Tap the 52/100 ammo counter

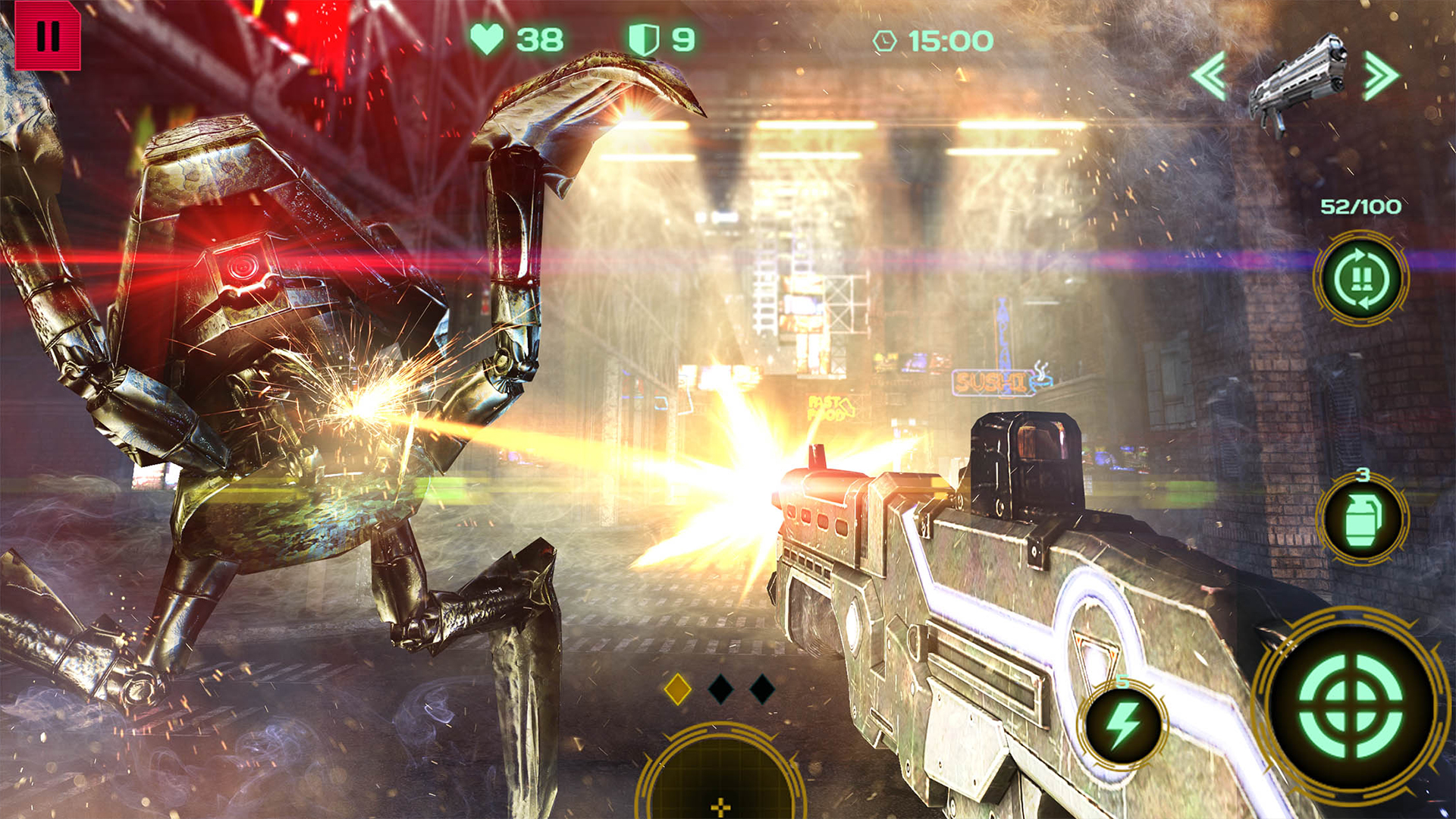pos(1361,205)
